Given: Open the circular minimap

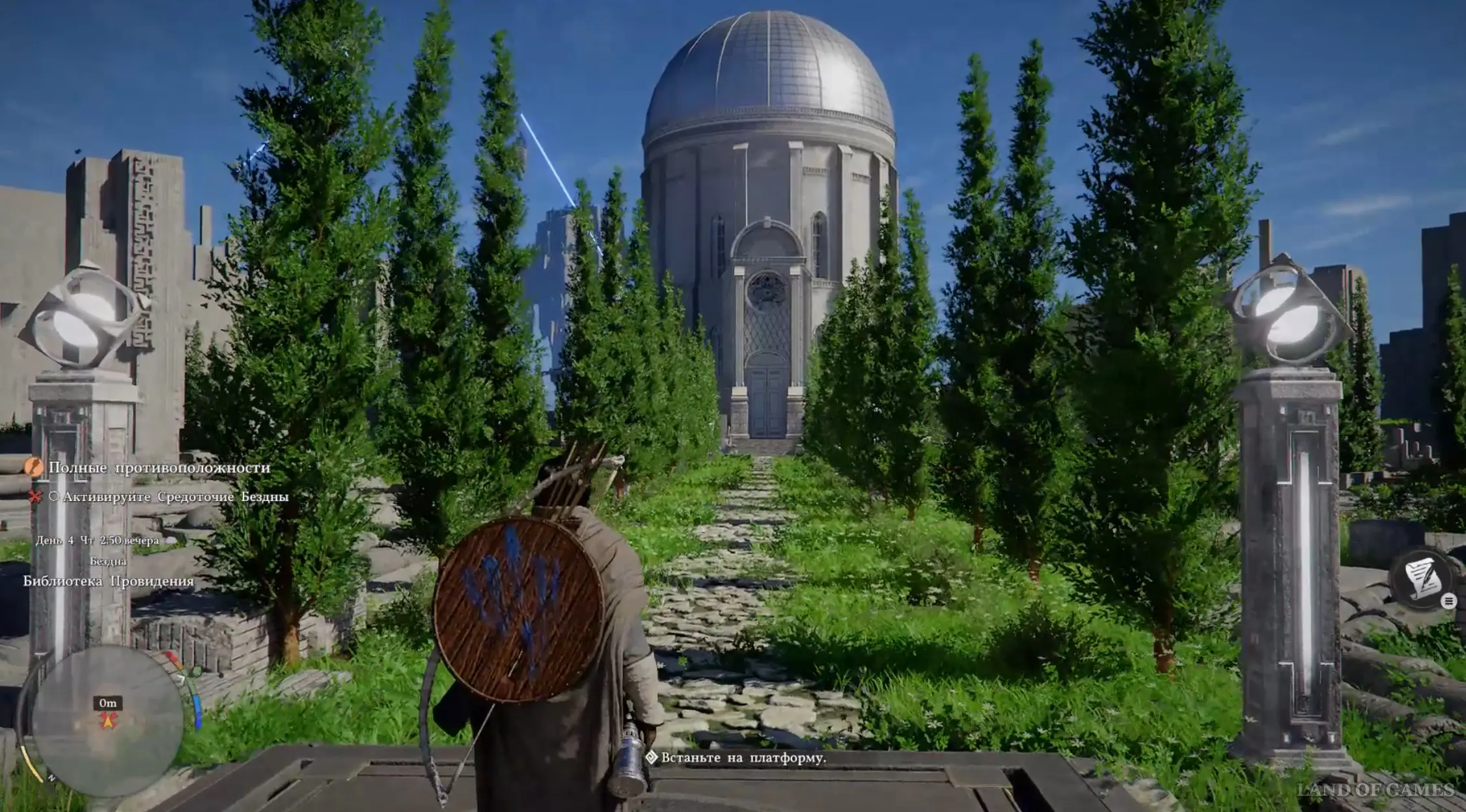Looking at the screenshot, I should click(x=107, y=720).
